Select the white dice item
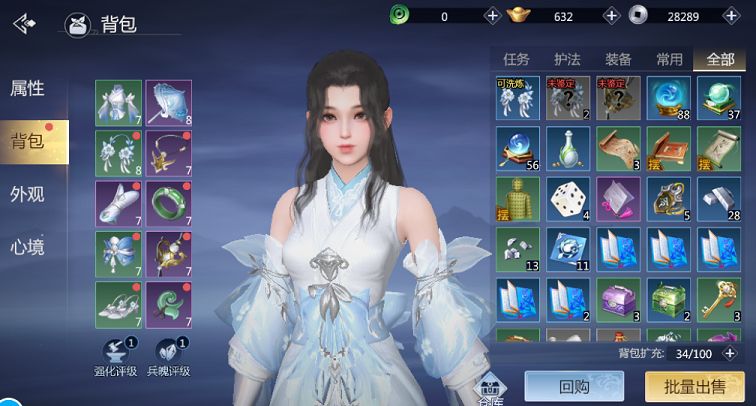Screen dimensions: 756x406 click(x=568, y=199)
